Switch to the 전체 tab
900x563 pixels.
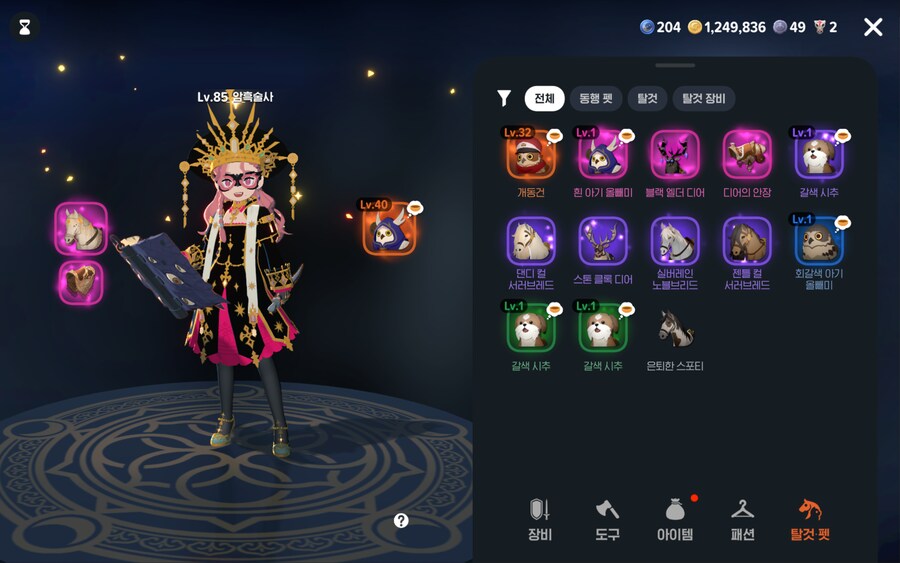pyautogui.click(x=544, y=98)
